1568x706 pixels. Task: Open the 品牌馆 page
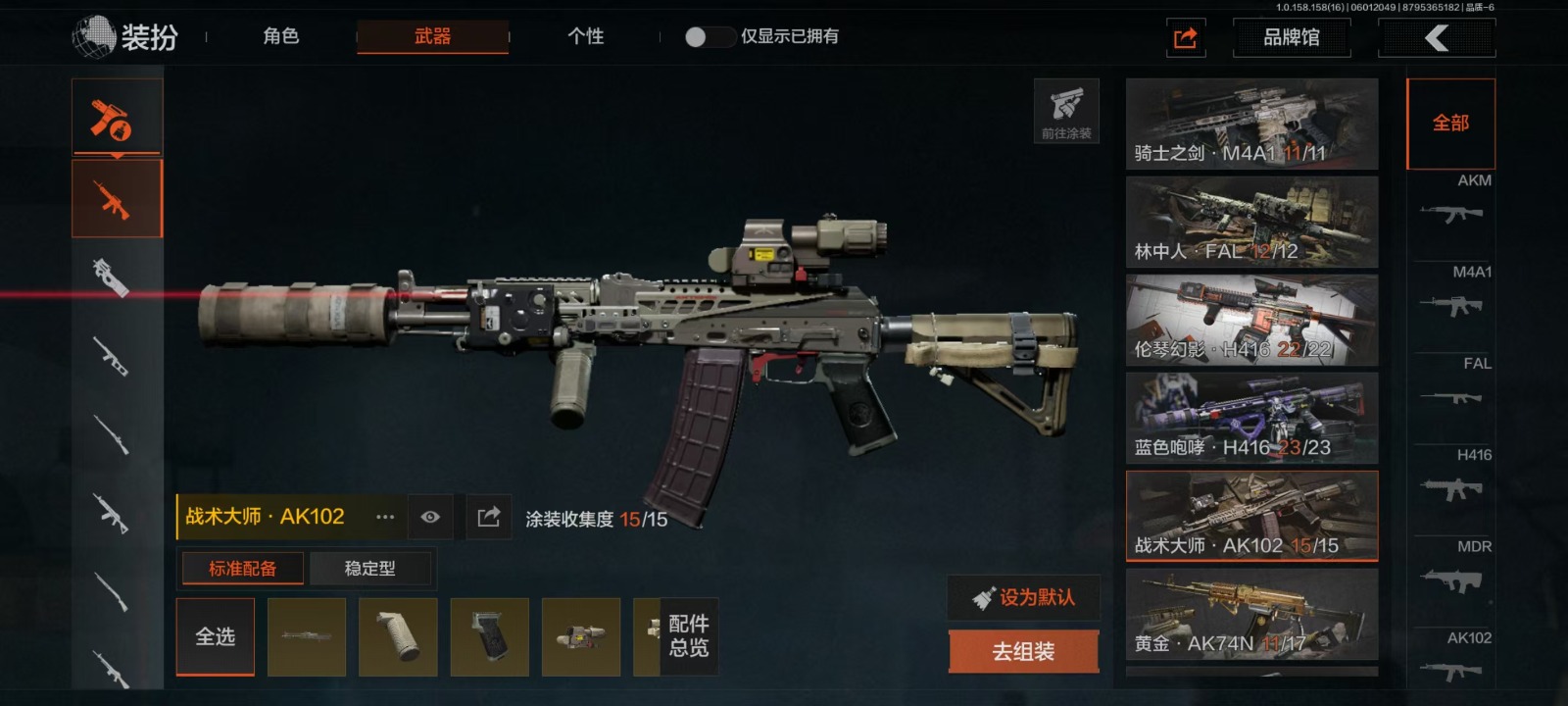[x=1291, y=38]
